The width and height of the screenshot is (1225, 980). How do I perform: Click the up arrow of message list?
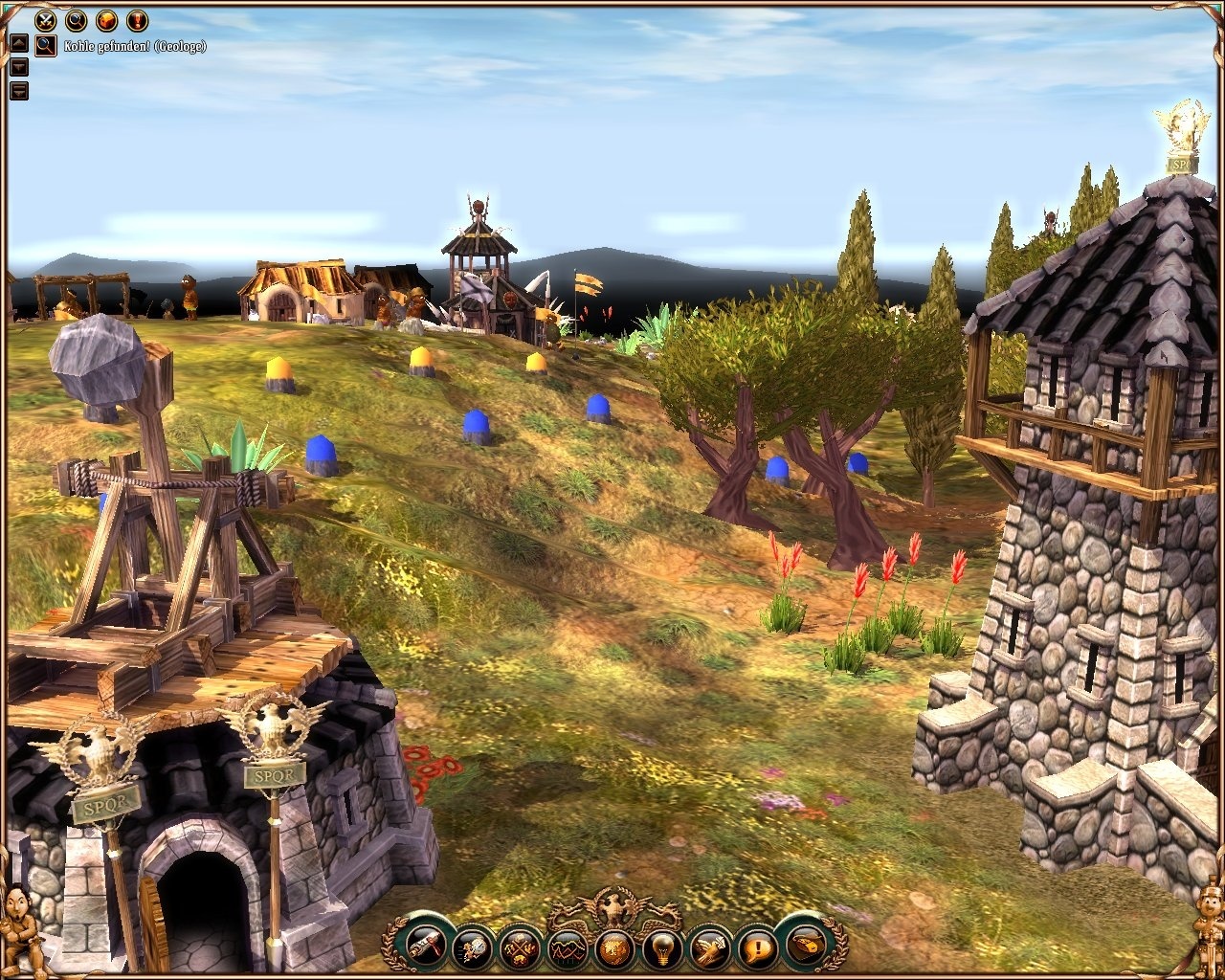tap(18, 42)
